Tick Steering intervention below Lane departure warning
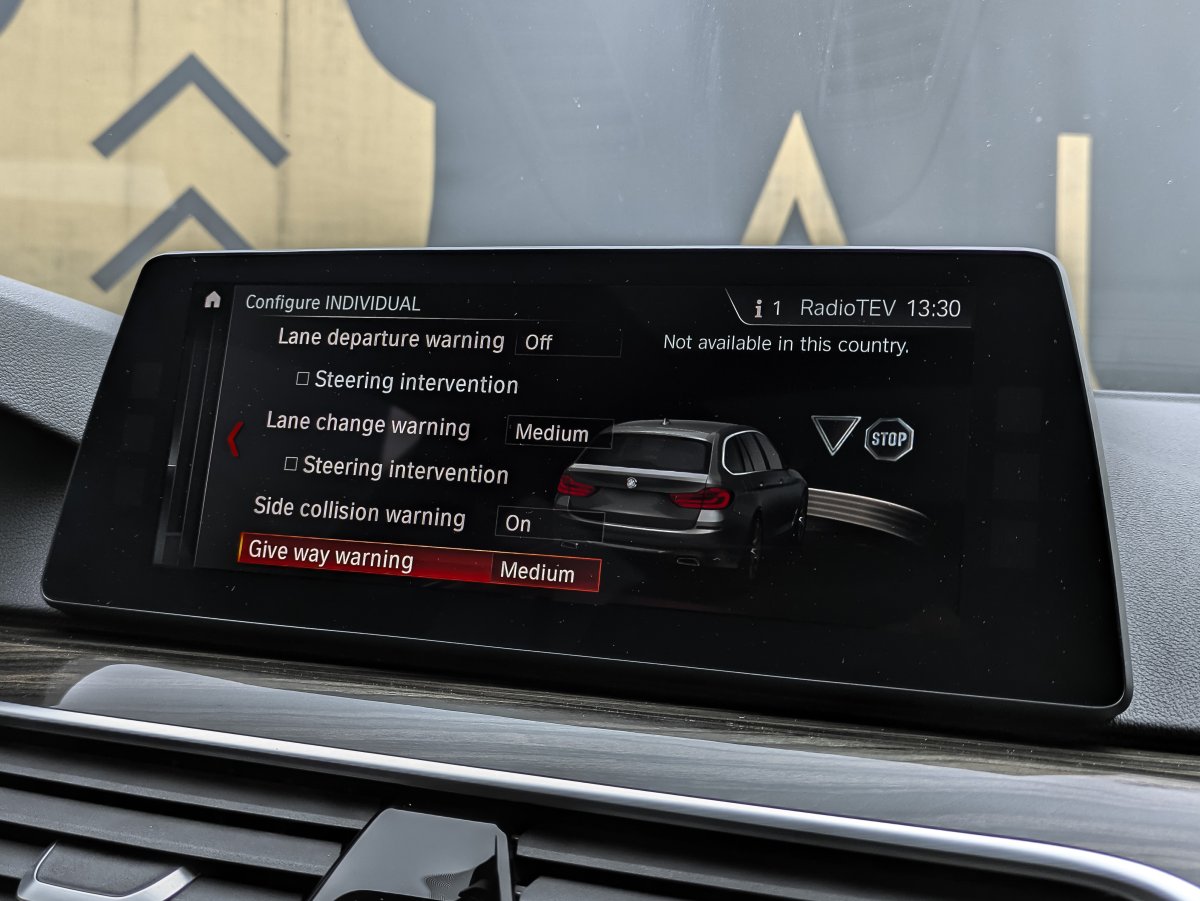The width and height of the screenshot is (1200, 901). (303, 380)
